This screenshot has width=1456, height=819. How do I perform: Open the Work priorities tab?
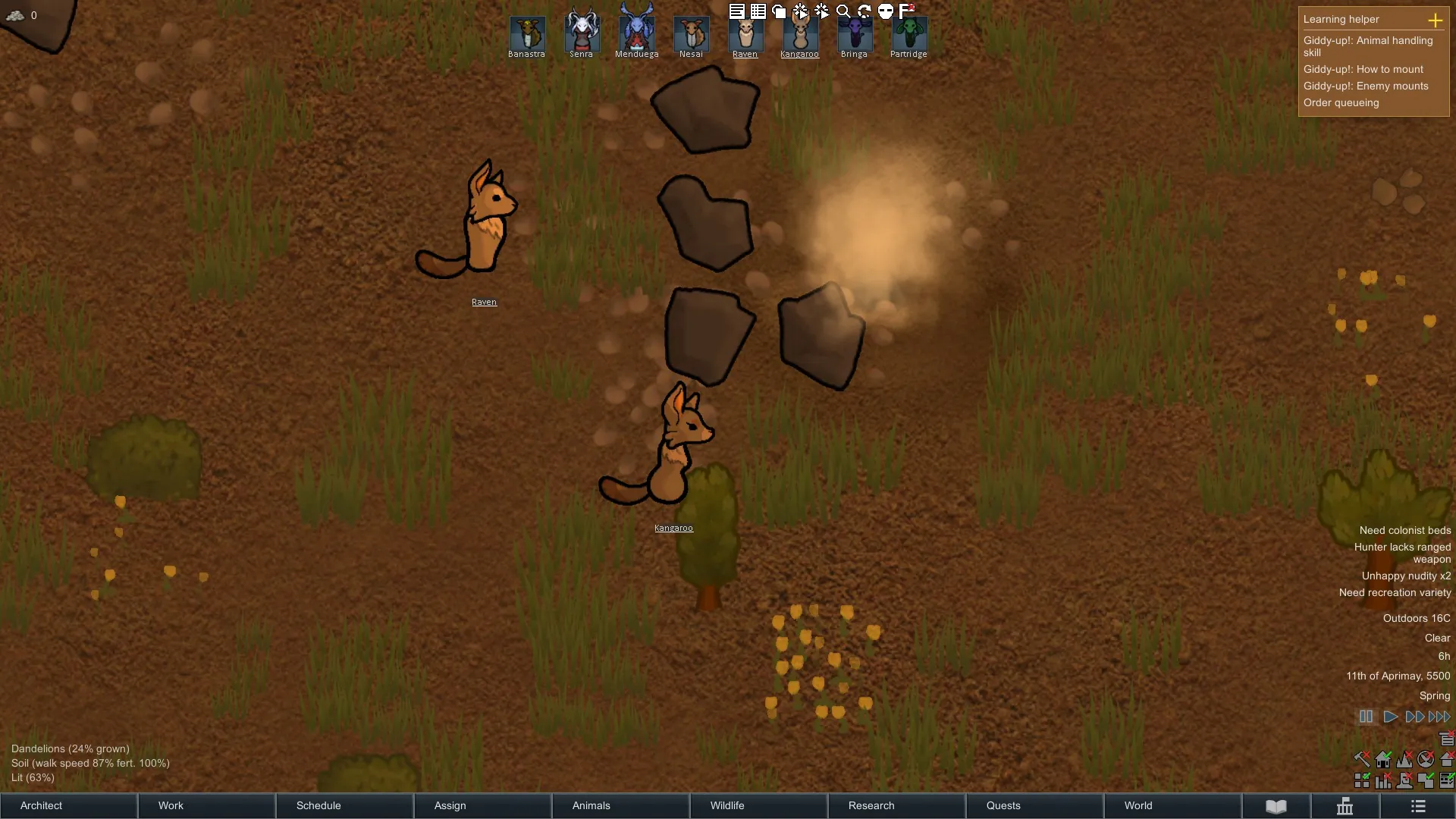206,805
